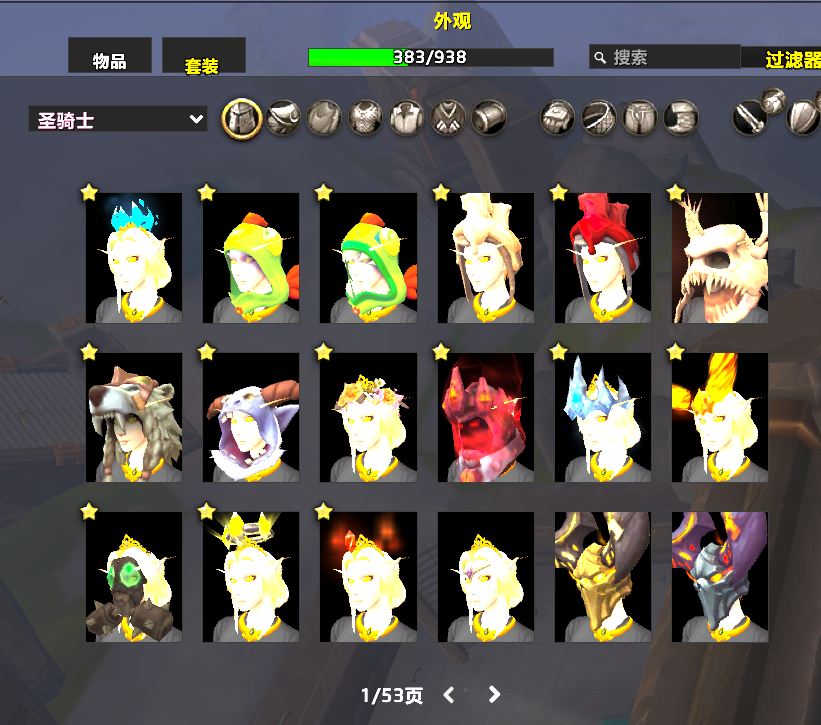Image resolution: width=821 pixels, height=725 pixels.
Task: Choose the red feathered helmet appearance
Action: click(603, 258)
